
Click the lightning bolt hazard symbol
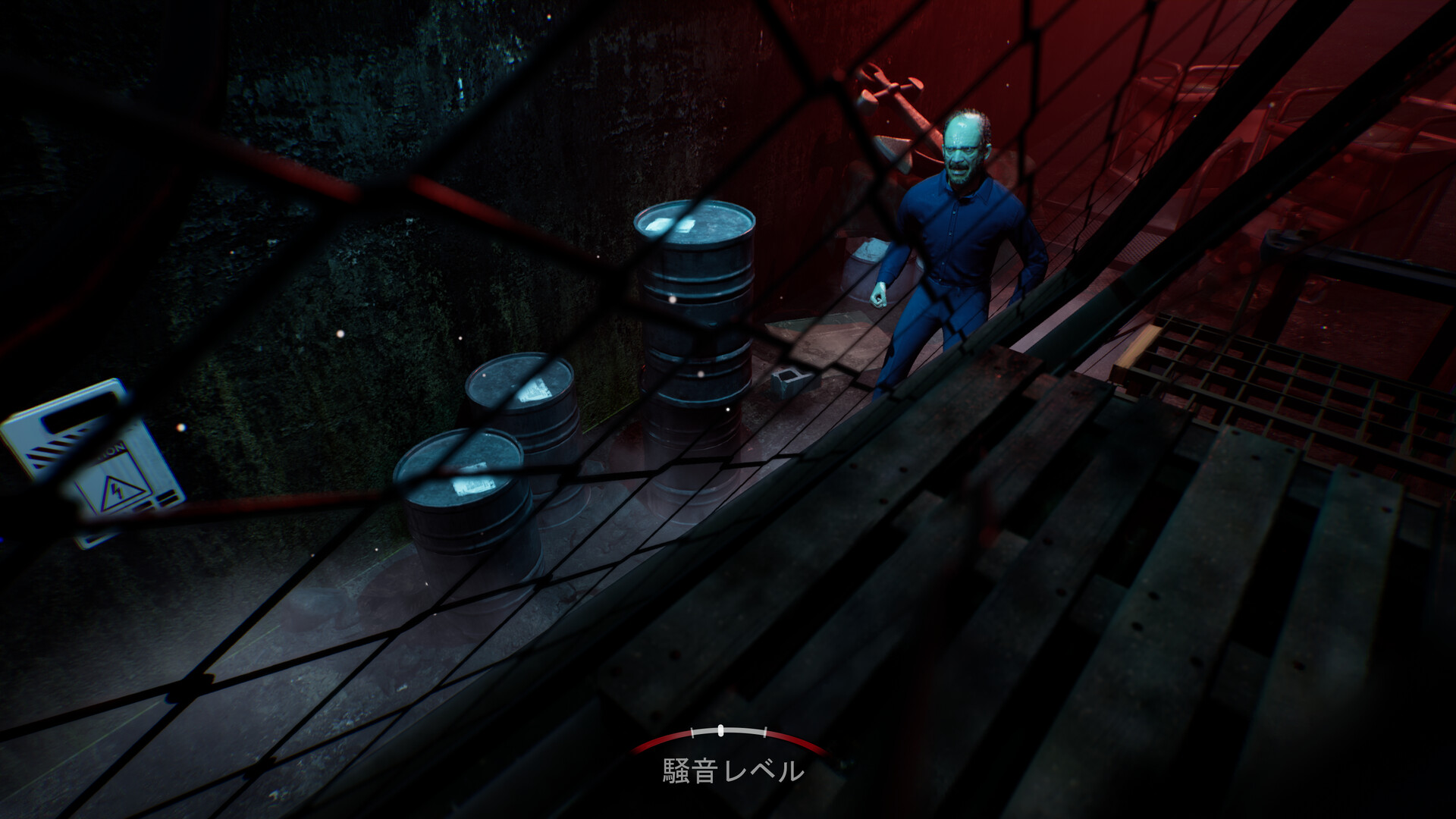click(118, 491)
